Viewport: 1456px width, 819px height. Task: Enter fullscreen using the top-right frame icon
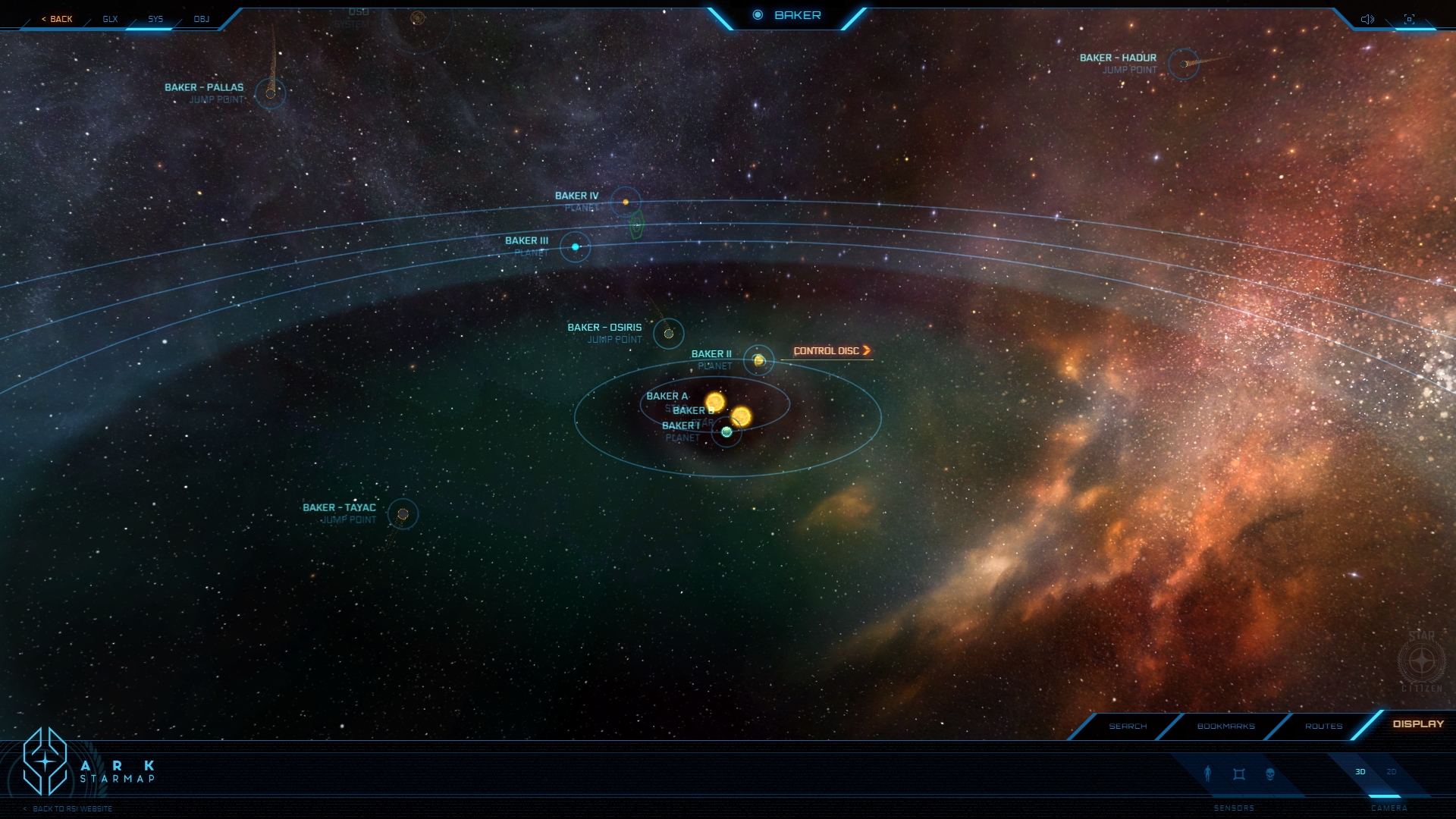1409,19
